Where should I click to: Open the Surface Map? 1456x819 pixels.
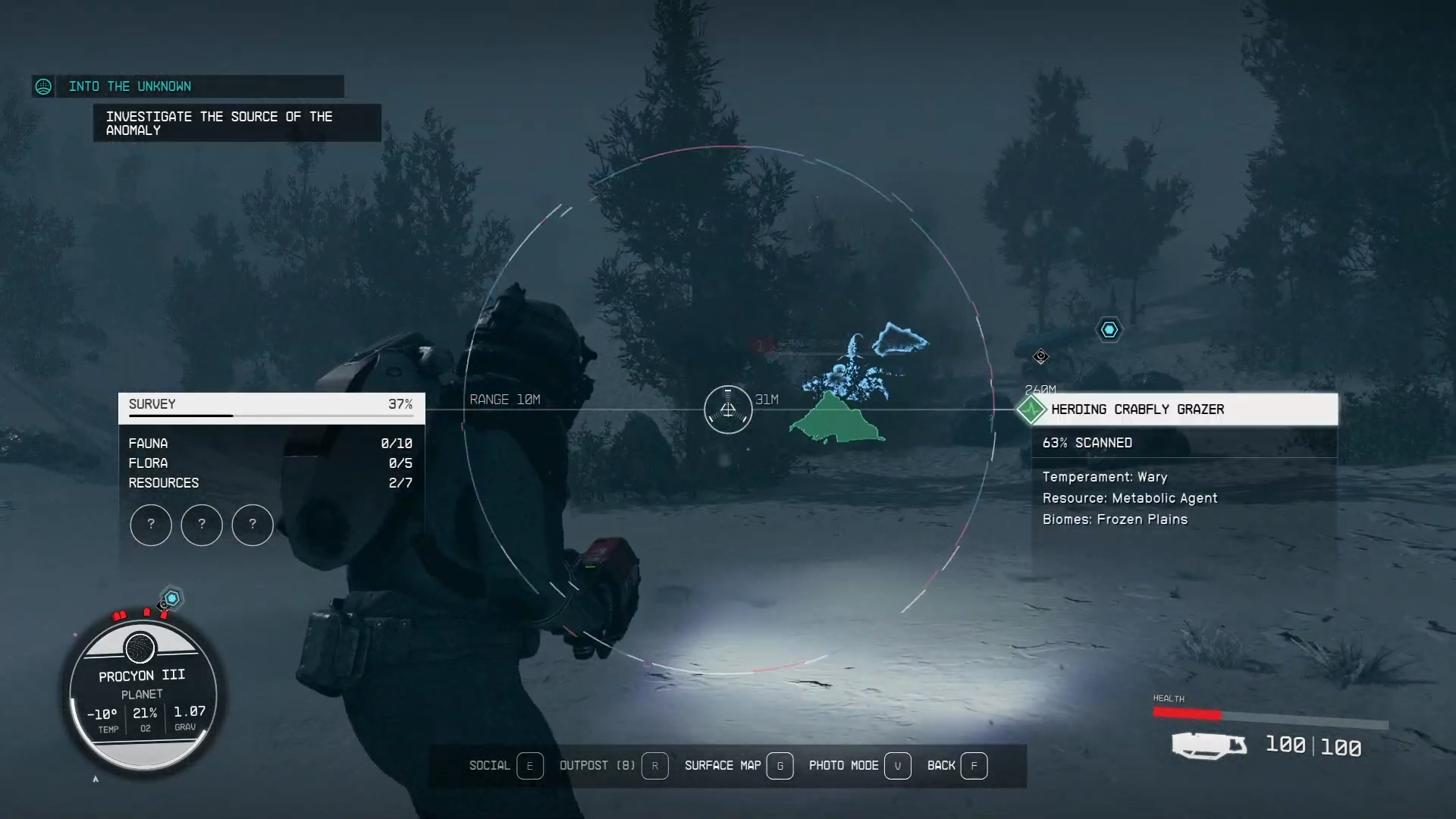pyautogui.click(x=738, y=766)
